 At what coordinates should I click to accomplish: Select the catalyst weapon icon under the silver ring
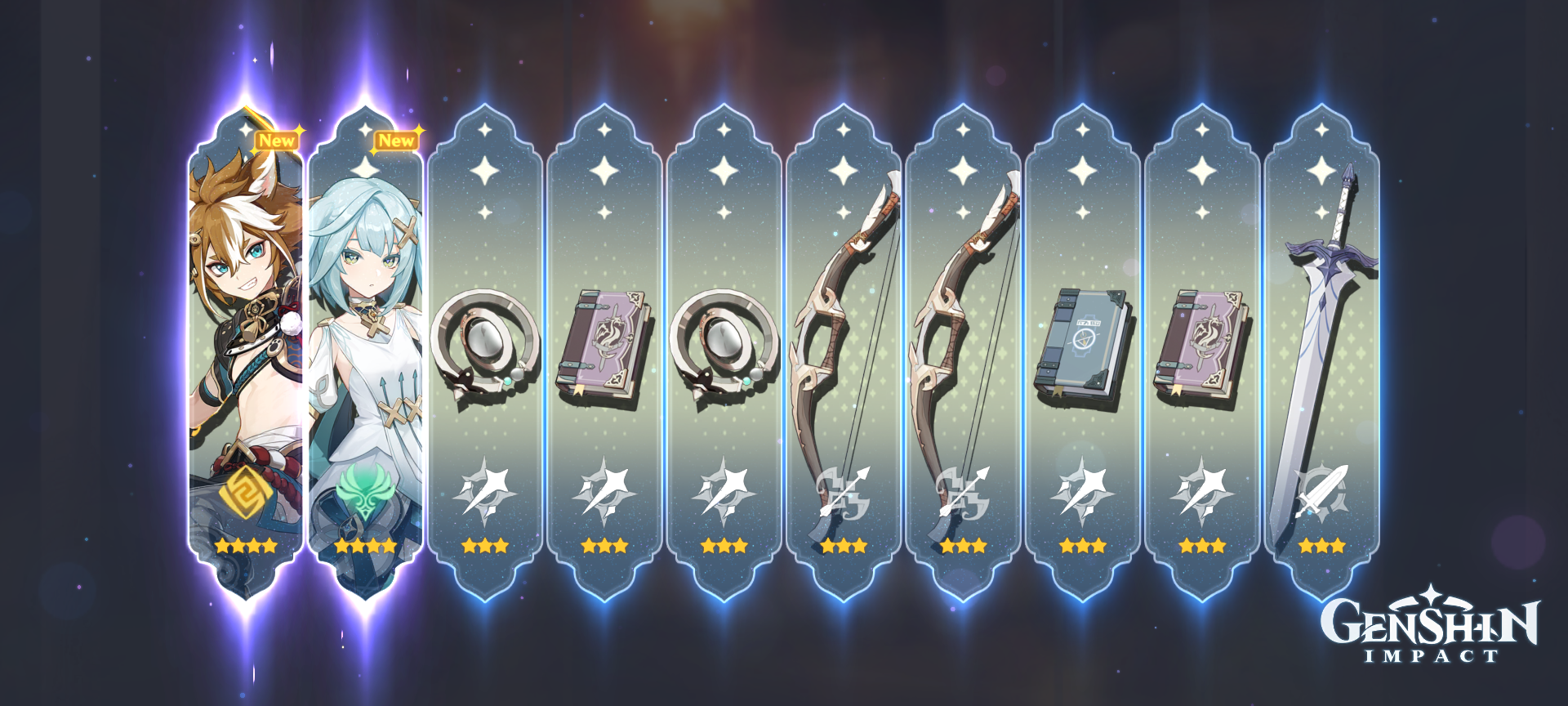point(486,490)
